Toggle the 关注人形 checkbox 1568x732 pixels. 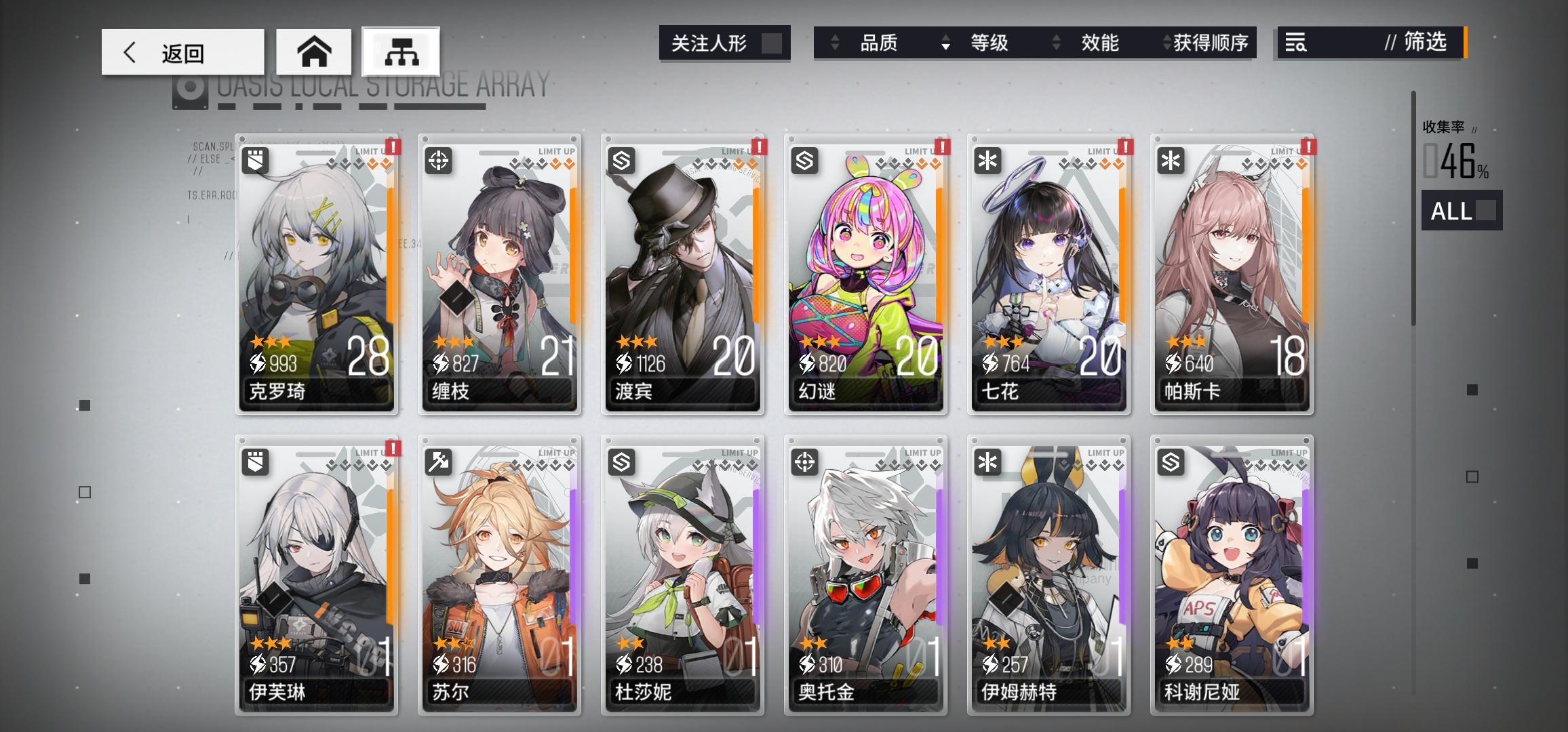[770, 42]
